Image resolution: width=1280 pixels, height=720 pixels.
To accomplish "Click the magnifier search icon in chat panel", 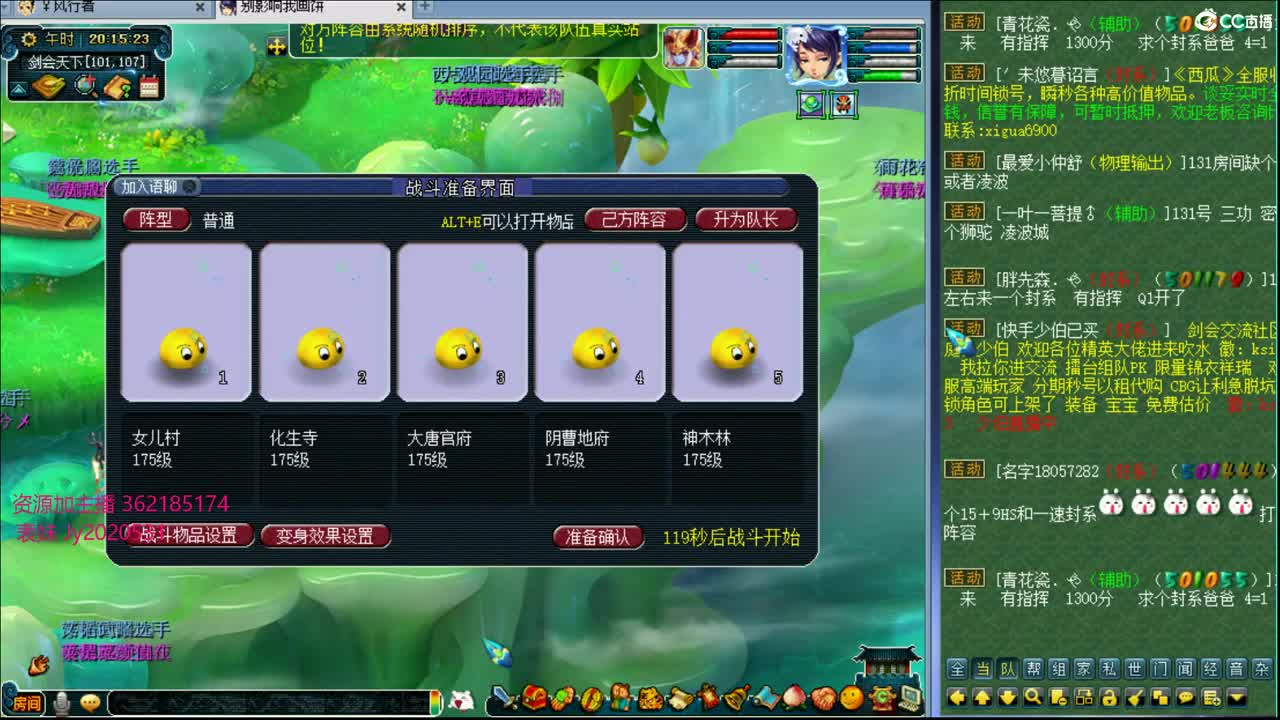I will 1032,695.
